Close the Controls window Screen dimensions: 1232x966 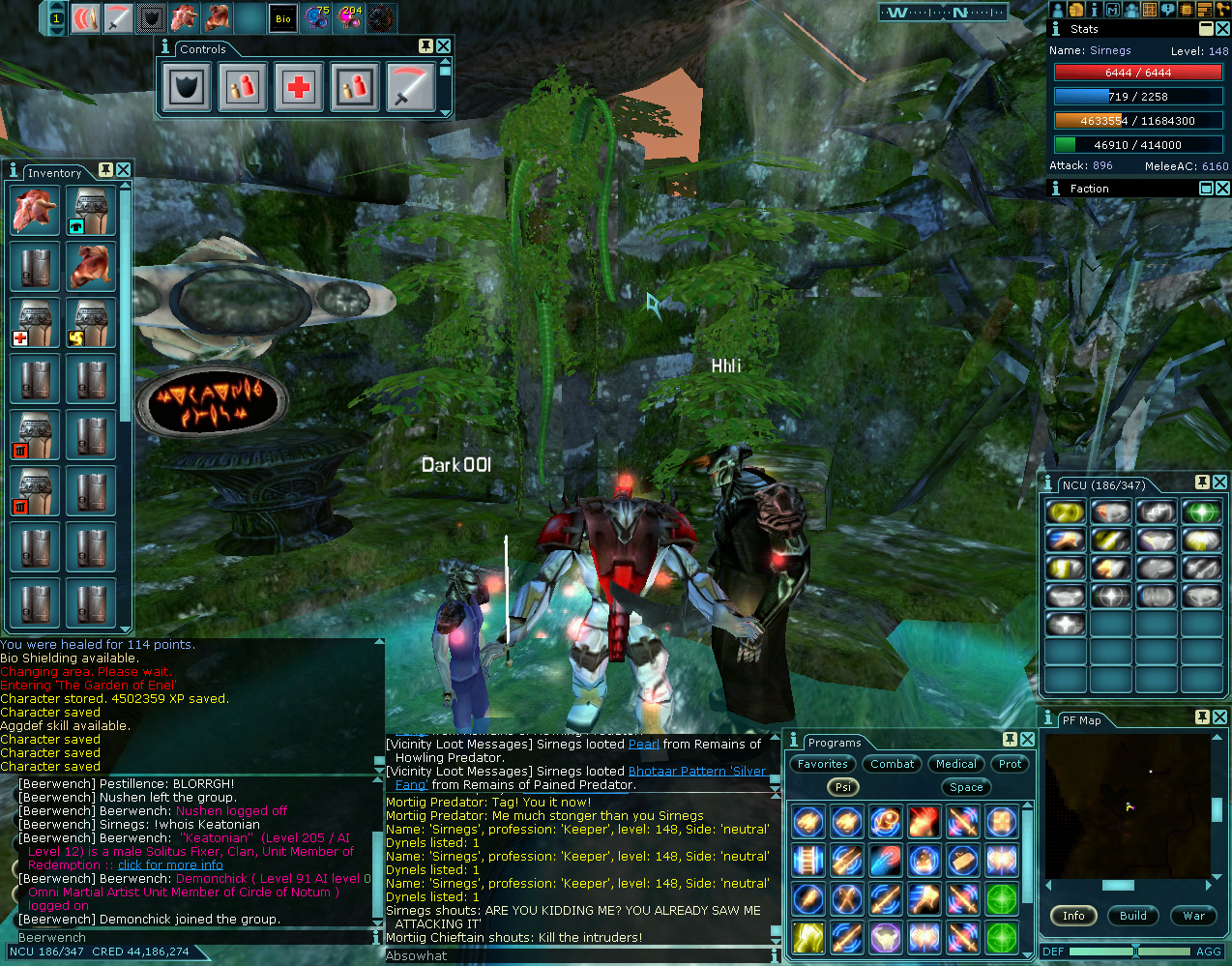(x=443, y=46)
